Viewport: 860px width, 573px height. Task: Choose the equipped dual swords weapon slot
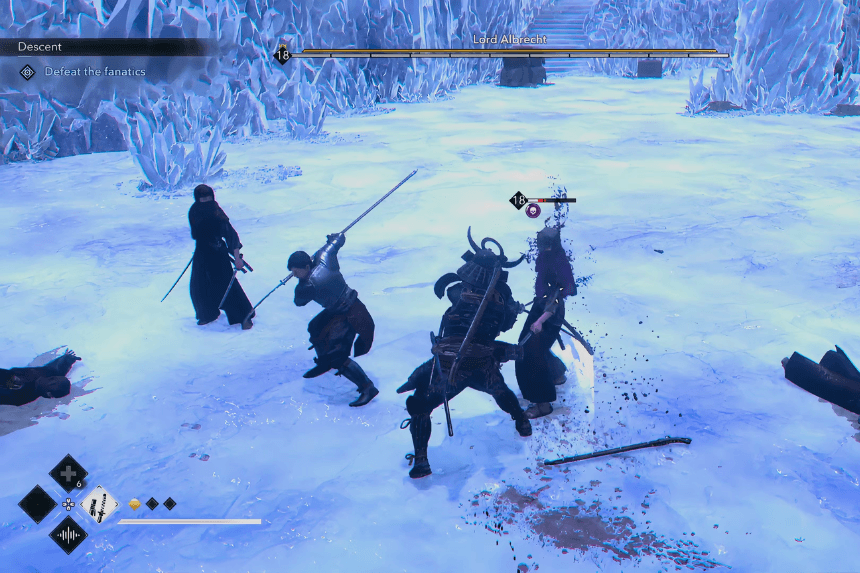(100, 504)
